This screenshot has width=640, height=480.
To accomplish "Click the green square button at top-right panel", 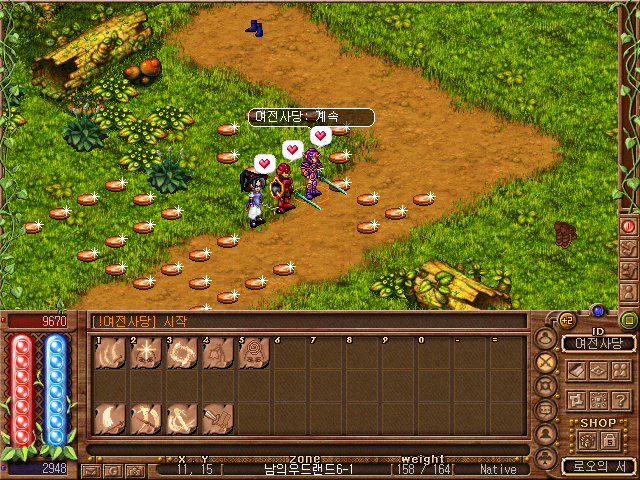I will click(x=628, y=320).
